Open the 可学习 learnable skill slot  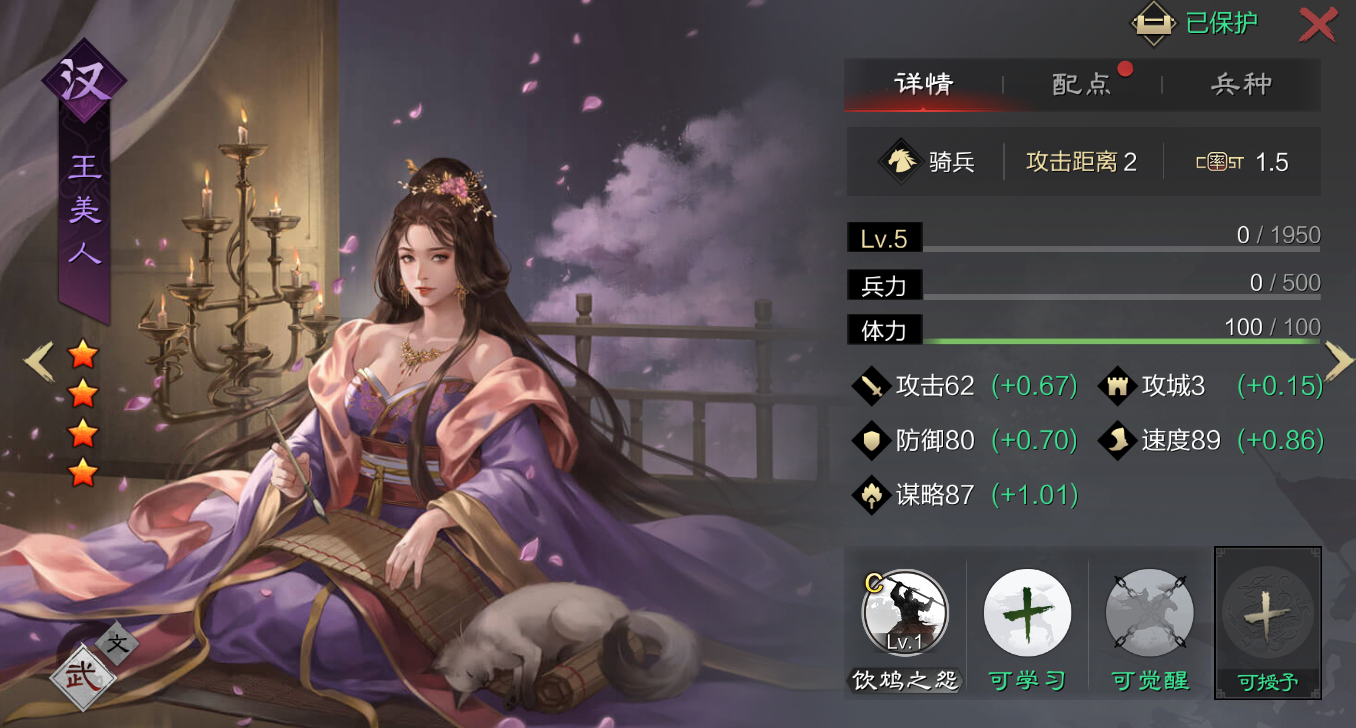1027,612
